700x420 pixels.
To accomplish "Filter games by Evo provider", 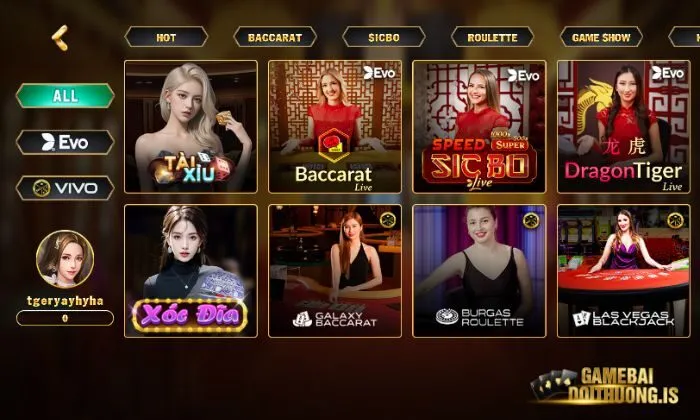I will [65, 142].
